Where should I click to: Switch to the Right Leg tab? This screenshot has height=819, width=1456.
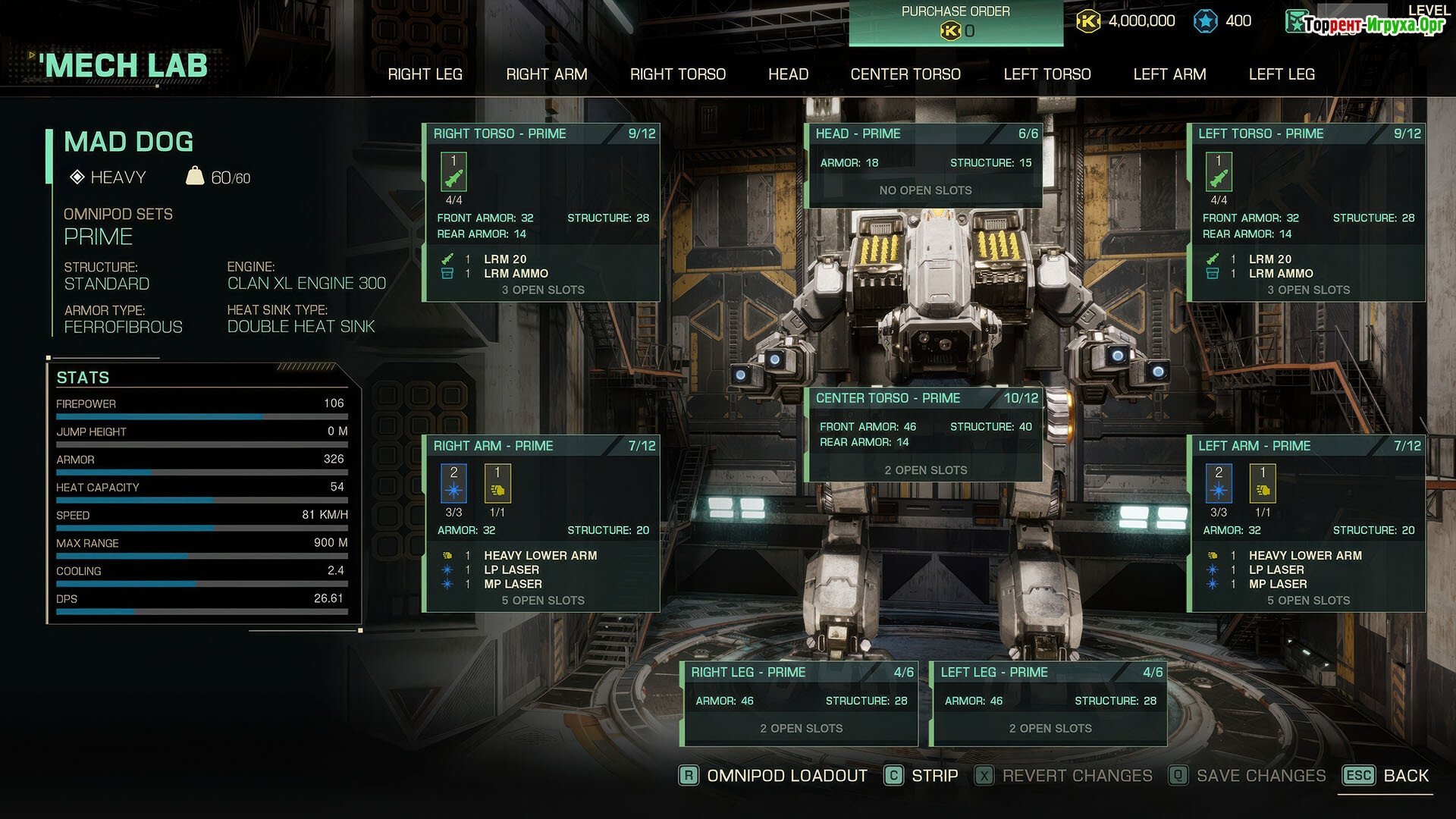point(425,74)
